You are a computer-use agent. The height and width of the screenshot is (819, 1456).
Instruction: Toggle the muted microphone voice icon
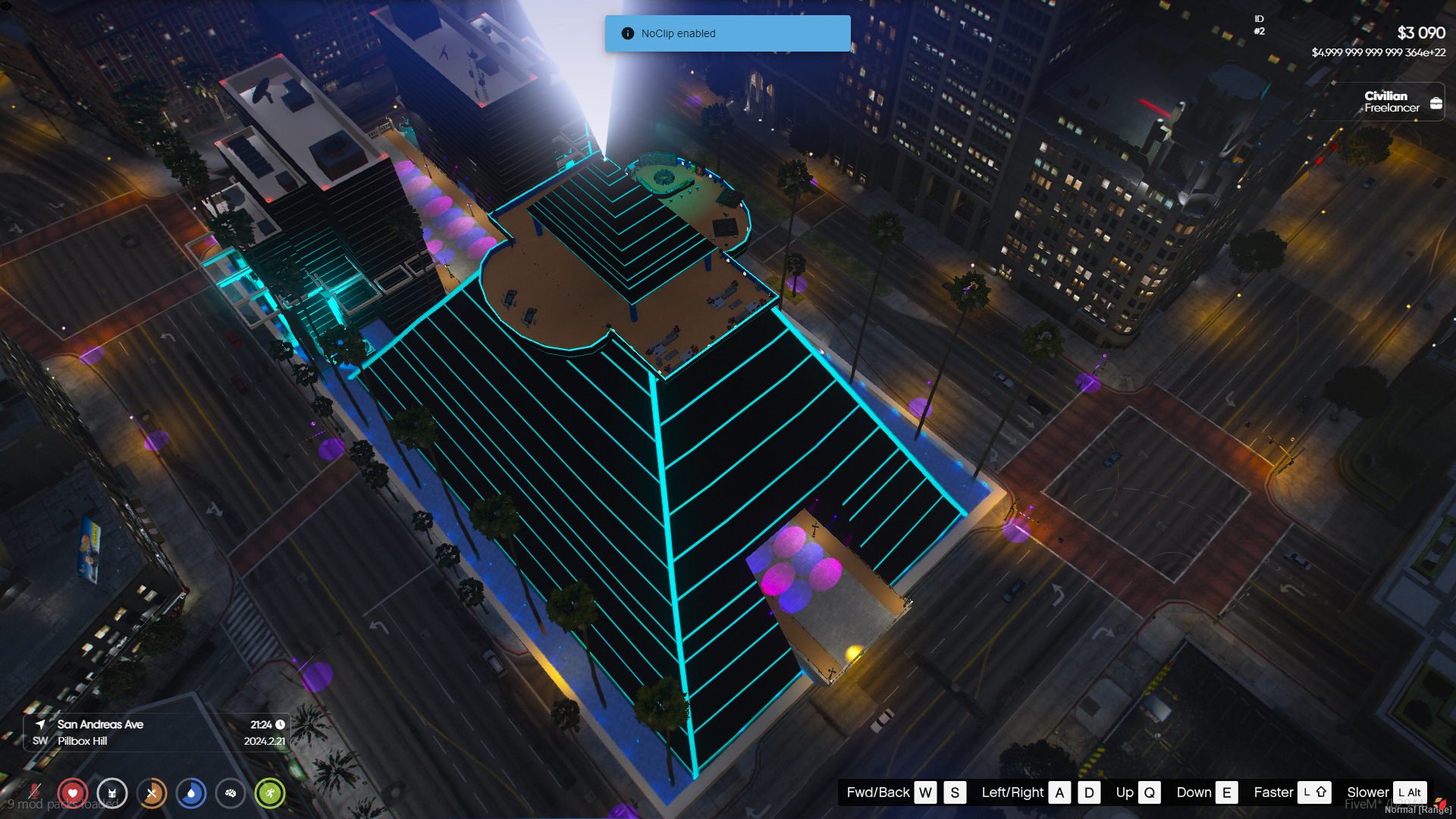tap(34, 792)
